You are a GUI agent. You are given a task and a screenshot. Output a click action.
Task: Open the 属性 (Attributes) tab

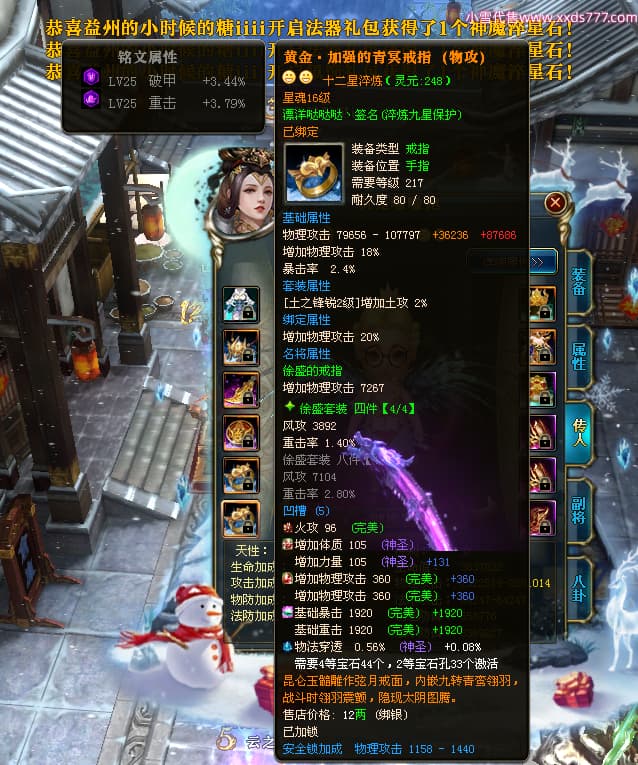[579, 355]
